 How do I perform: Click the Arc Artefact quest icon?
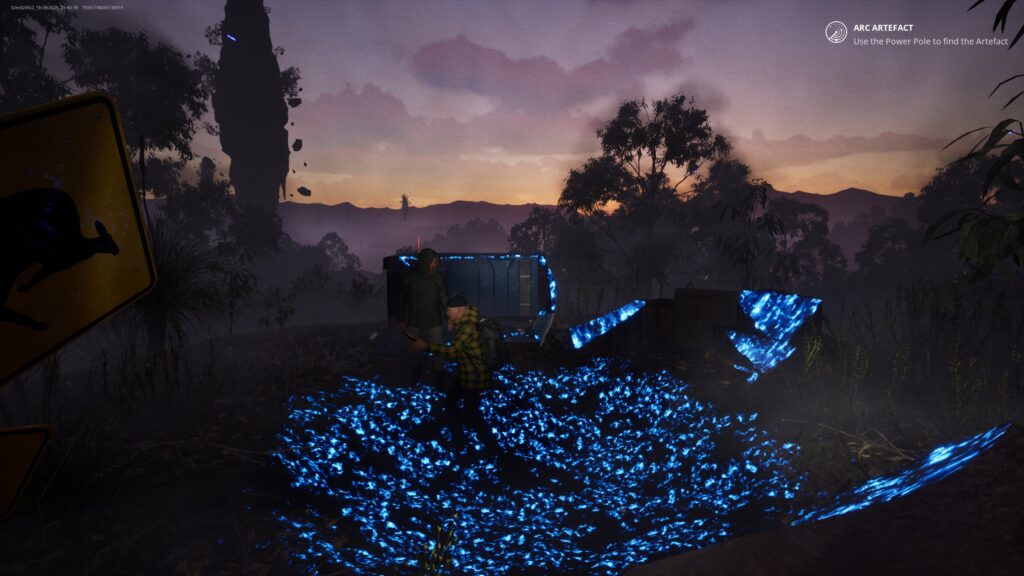836,32
